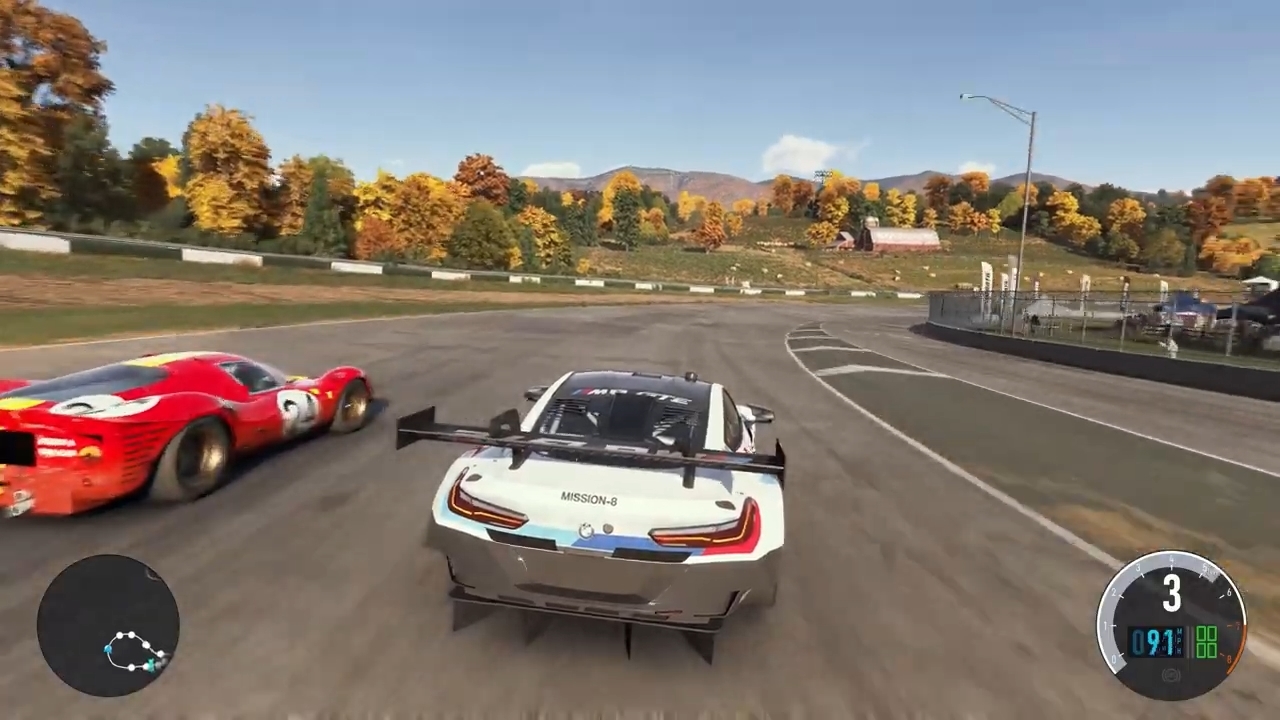Select the green tire status indicator
Viewport: 1280px width, 720px height.
click(x=1206, y=642)
